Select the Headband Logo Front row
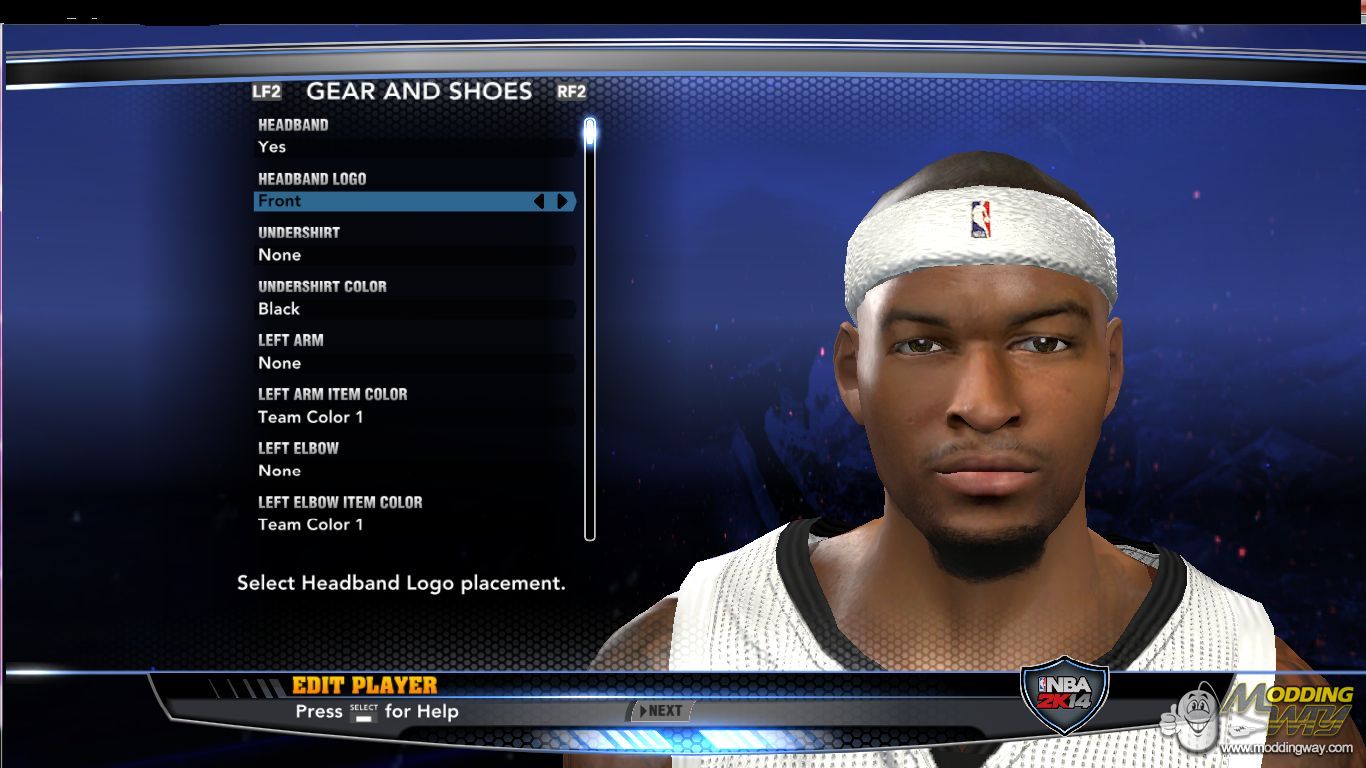 tap(395, 201)
